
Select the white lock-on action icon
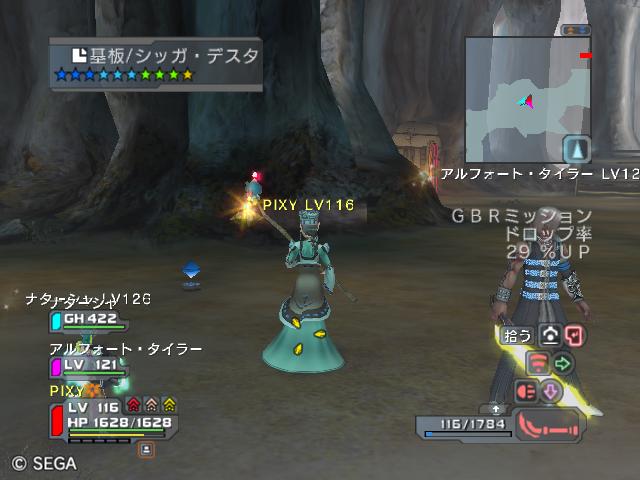click(550, 336)
